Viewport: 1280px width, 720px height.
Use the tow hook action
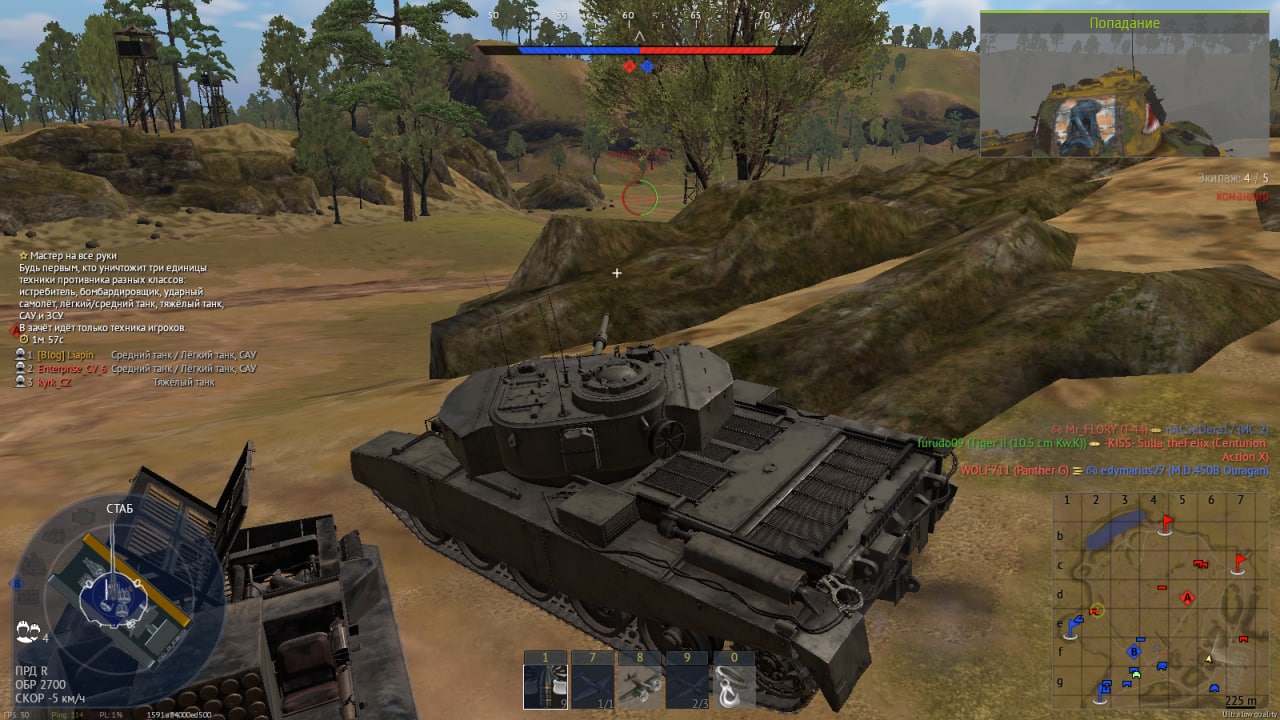[734, 686]
